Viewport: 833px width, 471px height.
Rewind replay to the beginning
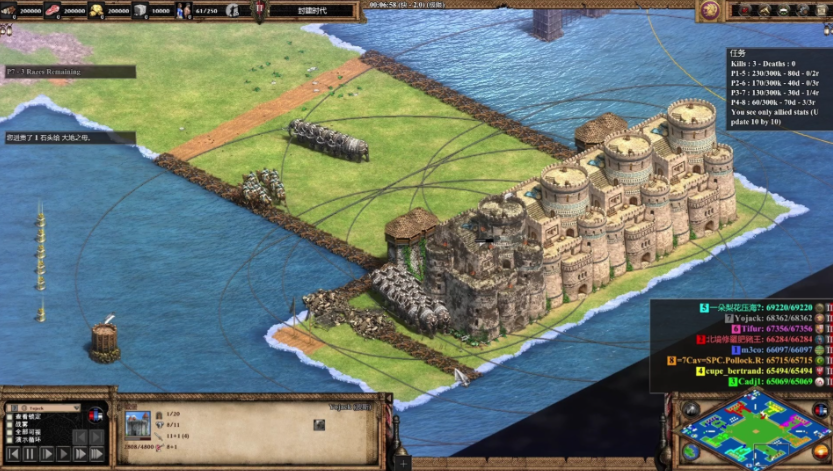coord(13,454)
